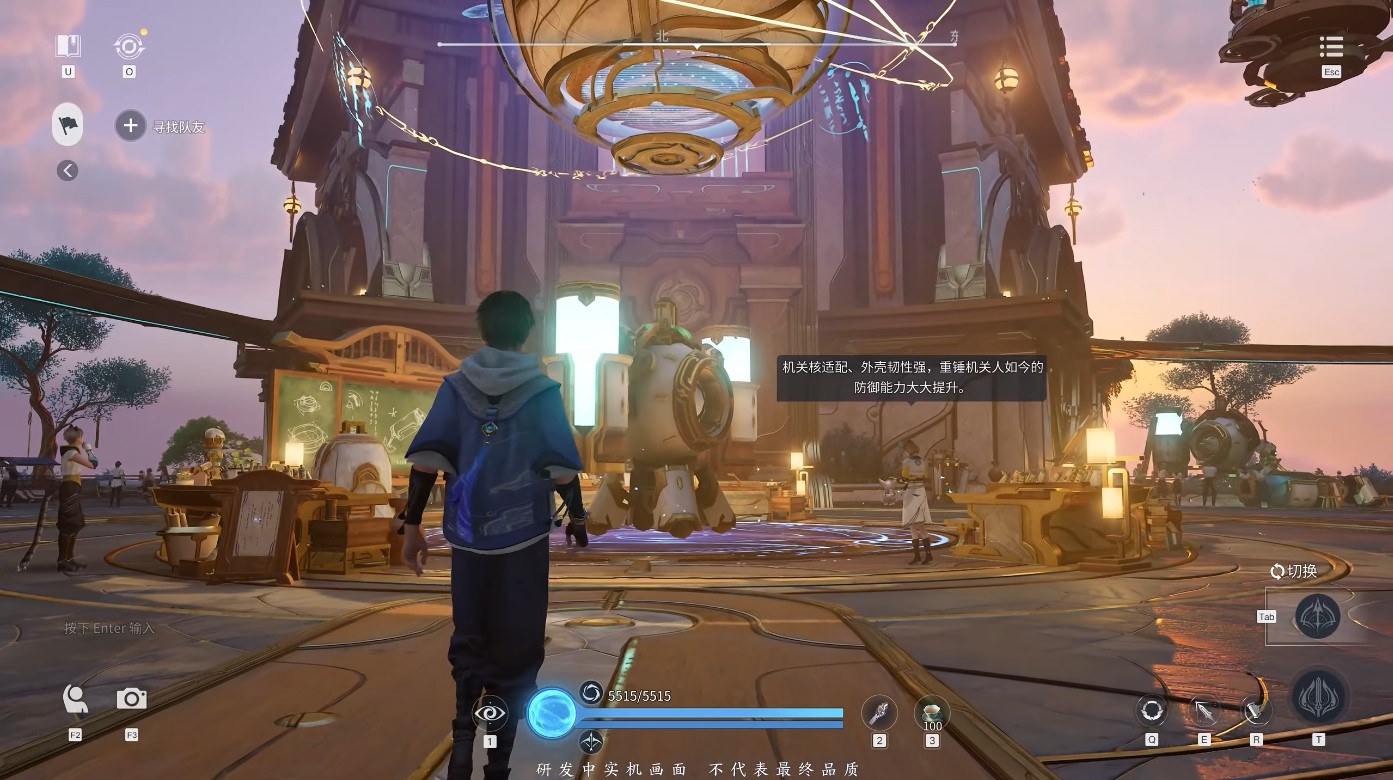Collapse the left sidebar chevron
This screenshot has height=780, width=1393.
click(66, 170)
